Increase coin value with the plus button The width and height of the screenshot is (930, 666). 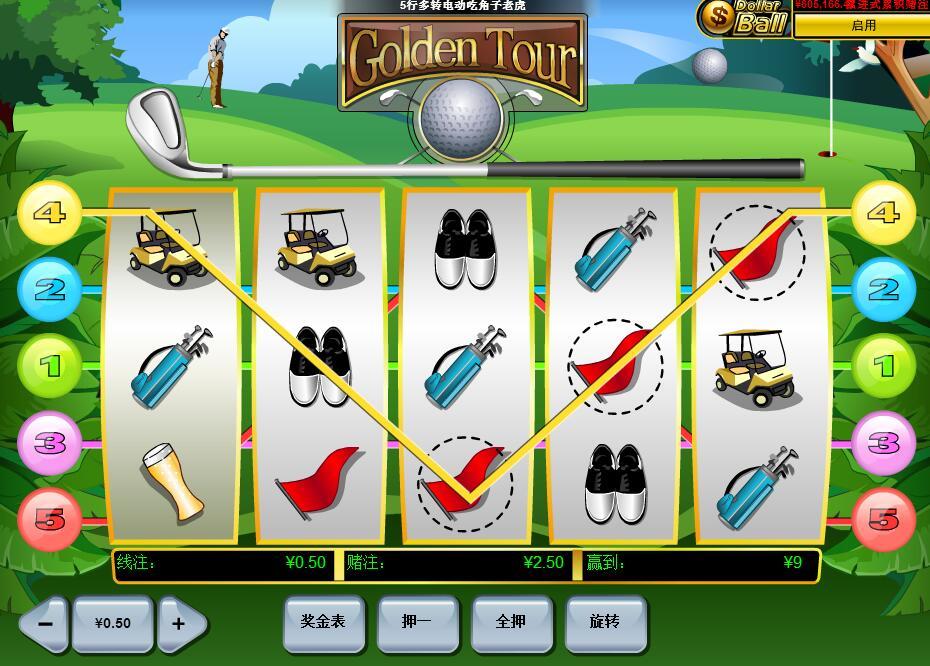tap(180, 623)
